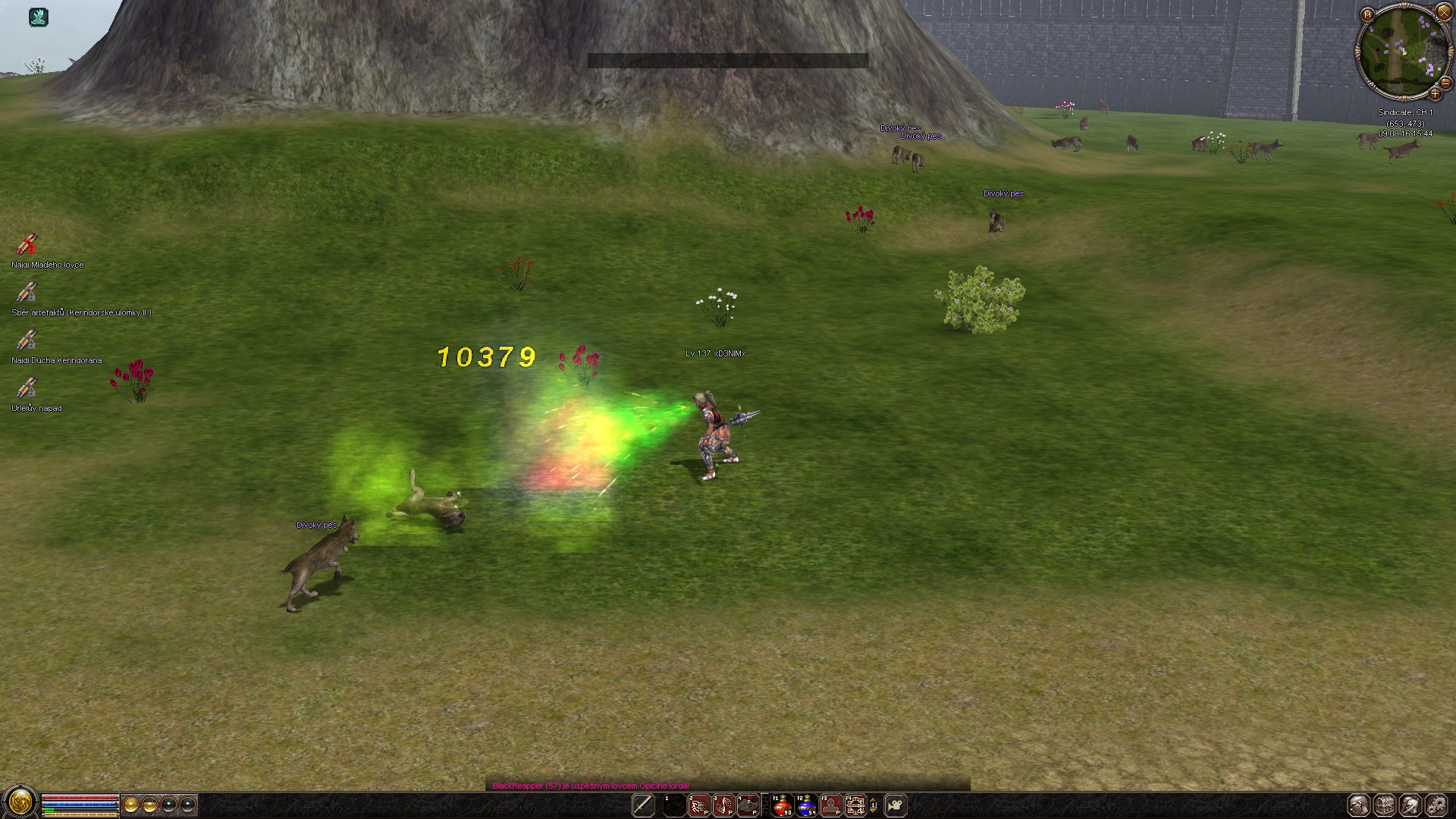Open the Najdi Mladého lovce quest scroll
The width and height of the screenshot is (1456, 819).
(x=27, y=244)
